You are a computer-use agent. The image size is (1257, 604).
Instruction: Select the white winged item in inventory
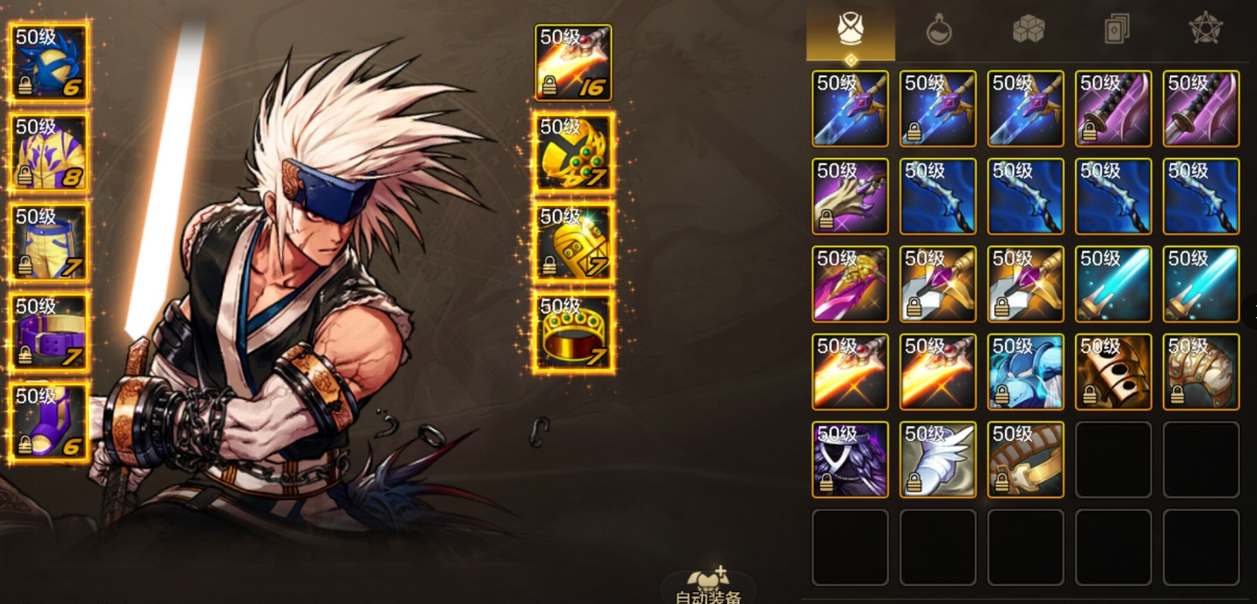[x=938, y=459]
